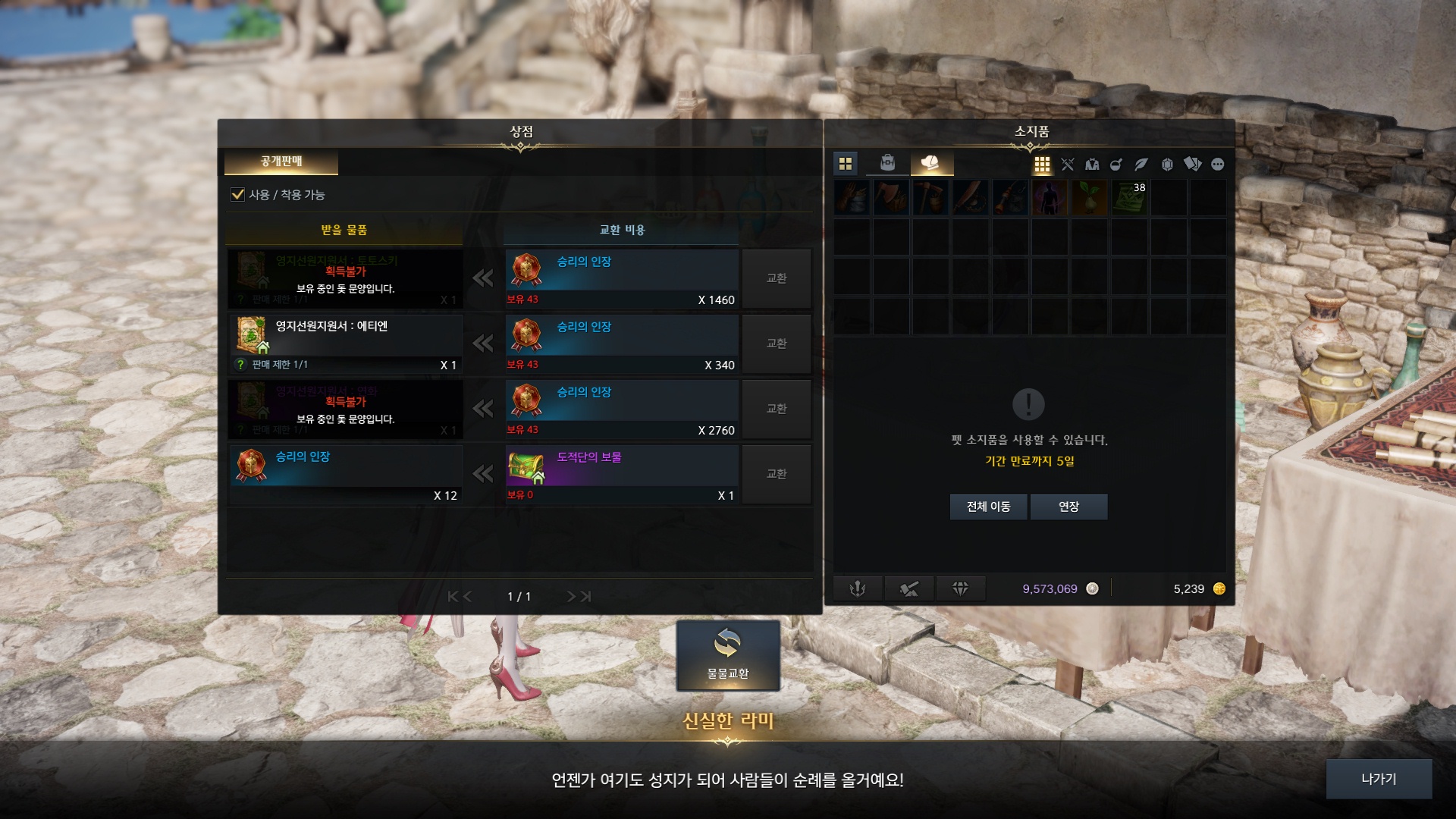Click the diamond gem button

pyautogui.click(x=960, y=588)
